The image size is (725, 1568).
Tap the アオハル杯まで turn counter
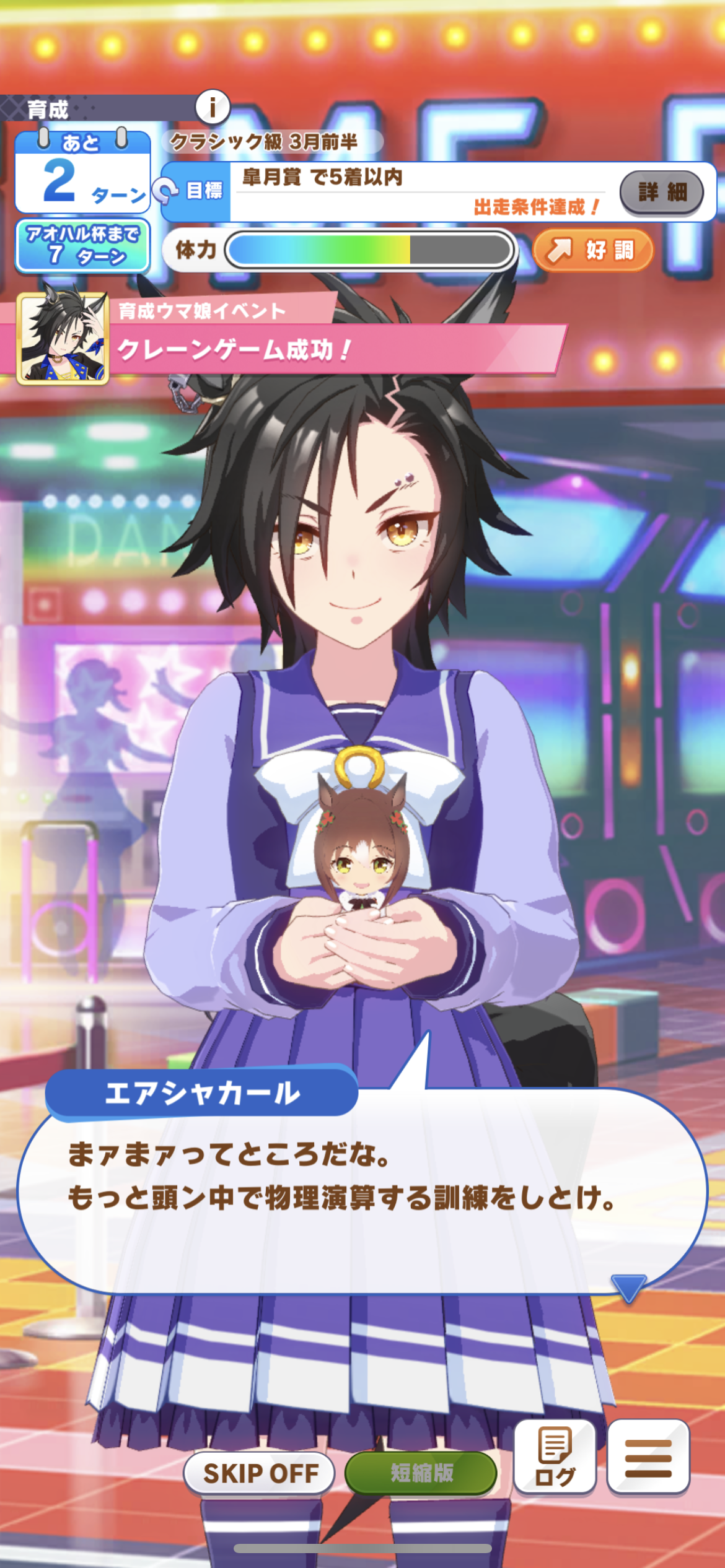(82, 246)
